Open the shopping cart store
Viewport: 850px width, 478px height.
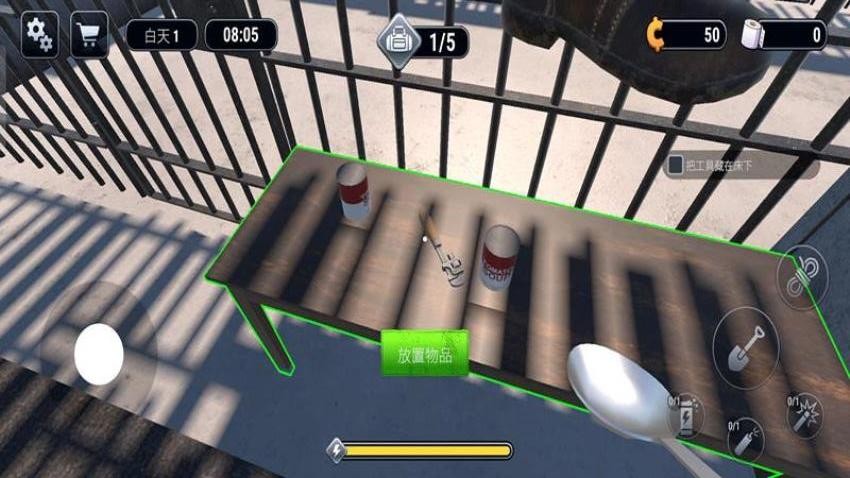[90, 36]
